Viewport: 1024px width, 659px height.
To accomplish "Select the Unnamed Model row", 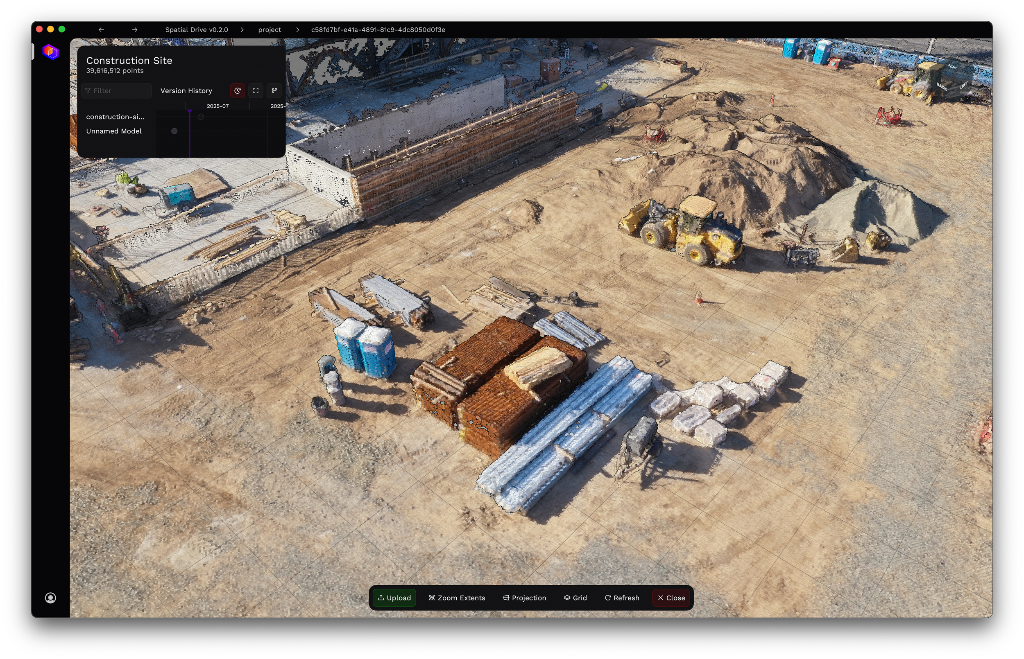I will [113, 131].
